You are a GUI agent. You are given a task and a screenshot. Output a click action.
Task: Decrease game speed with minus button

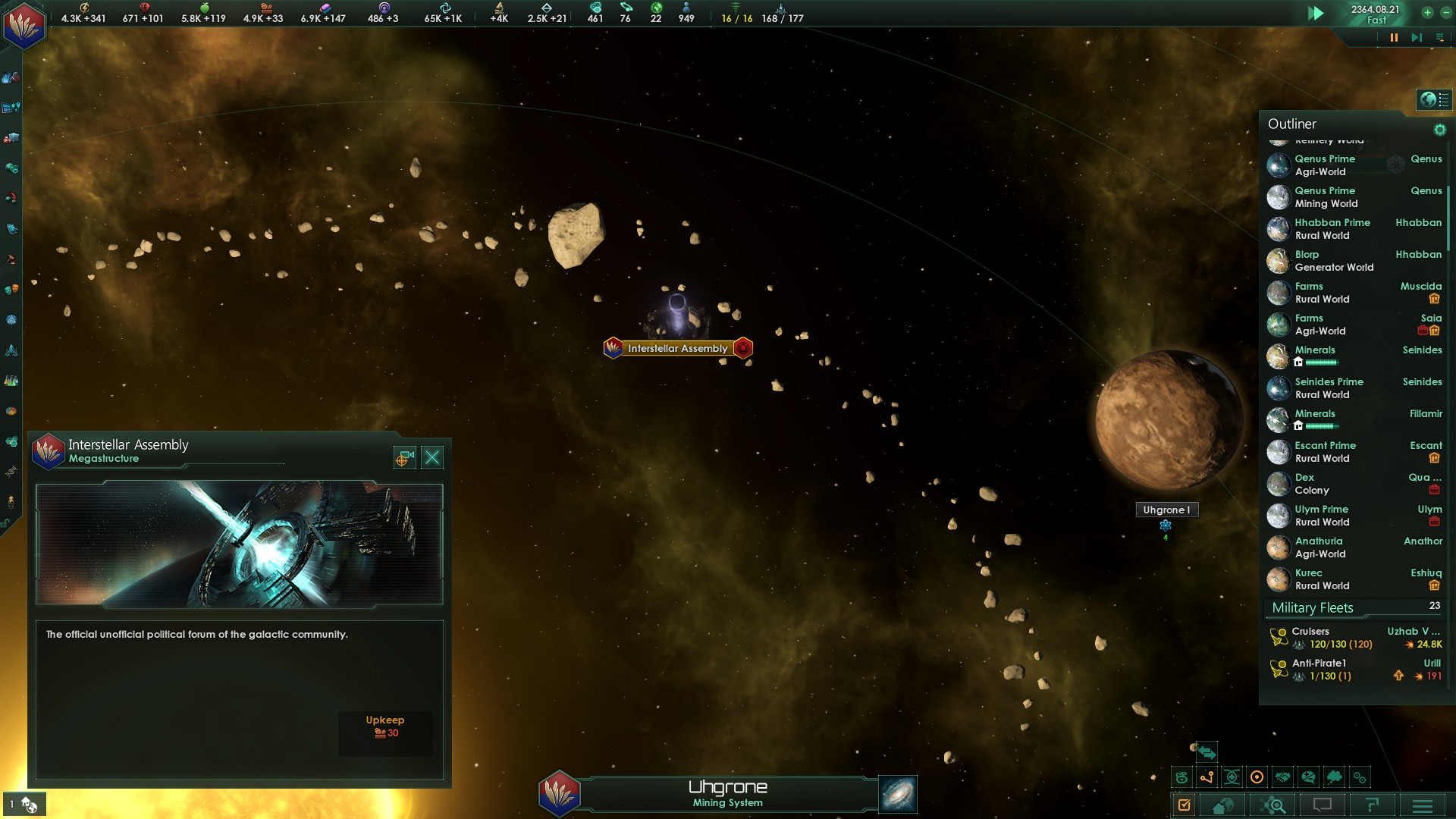[x=1445, y=12]
